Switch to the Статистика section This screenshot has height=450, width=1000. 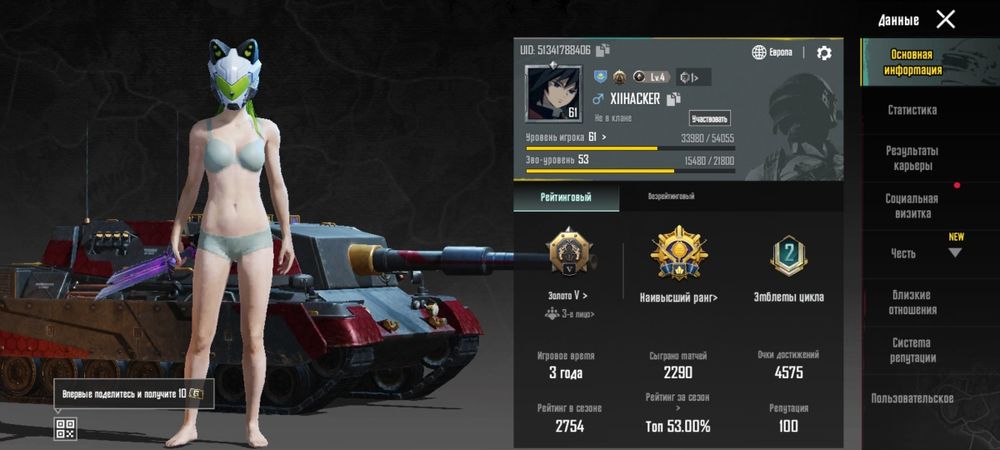click(912, 110)
